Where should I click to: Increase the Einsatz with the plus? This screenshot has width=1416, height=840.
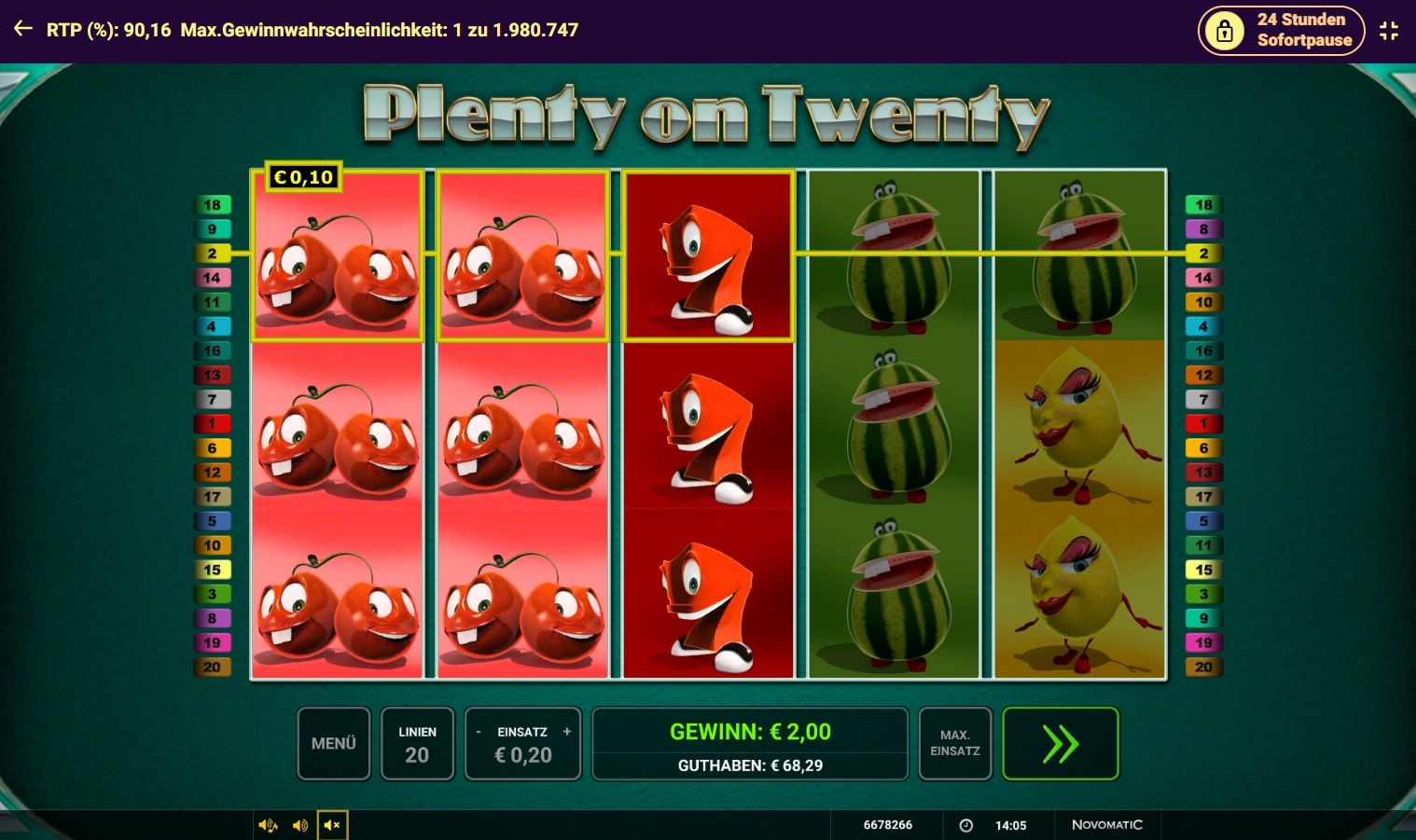(x=566, y=732)
